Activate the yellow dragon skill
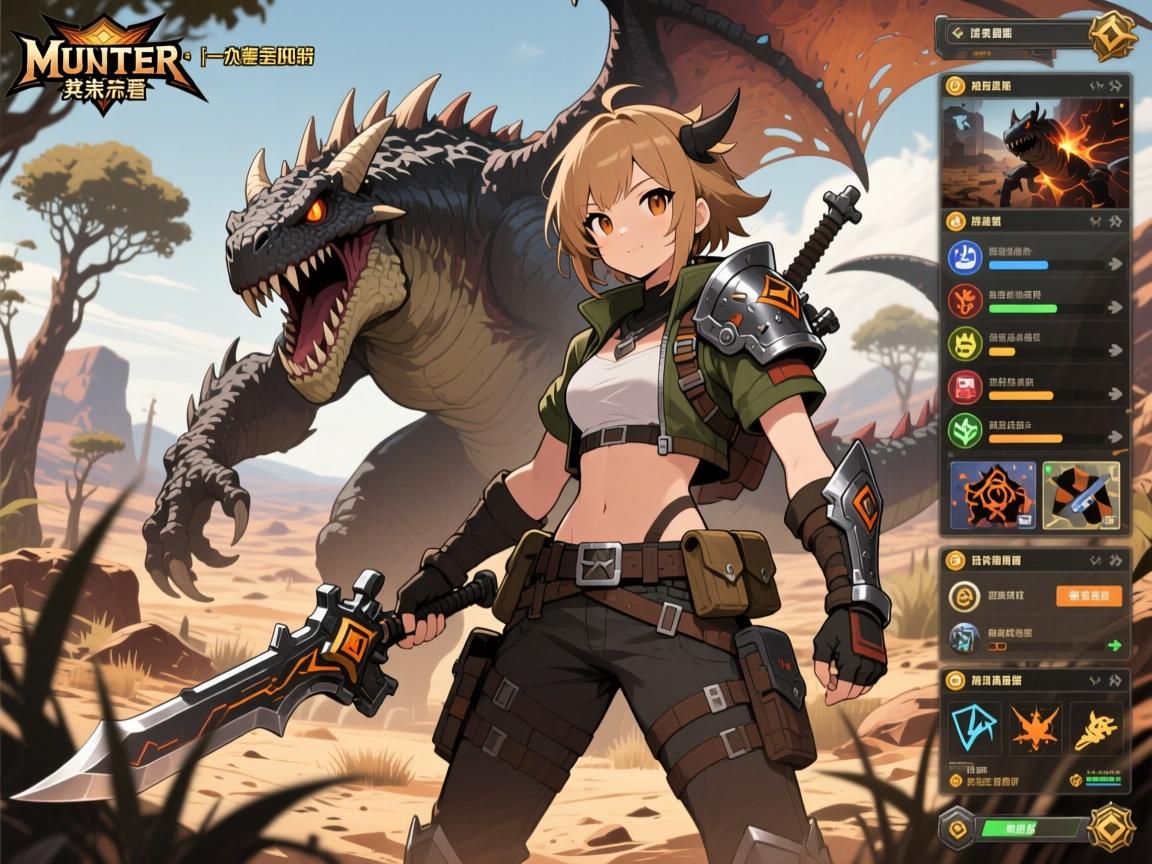This screenshot has width=1152, height=864. pos(1093,728)
